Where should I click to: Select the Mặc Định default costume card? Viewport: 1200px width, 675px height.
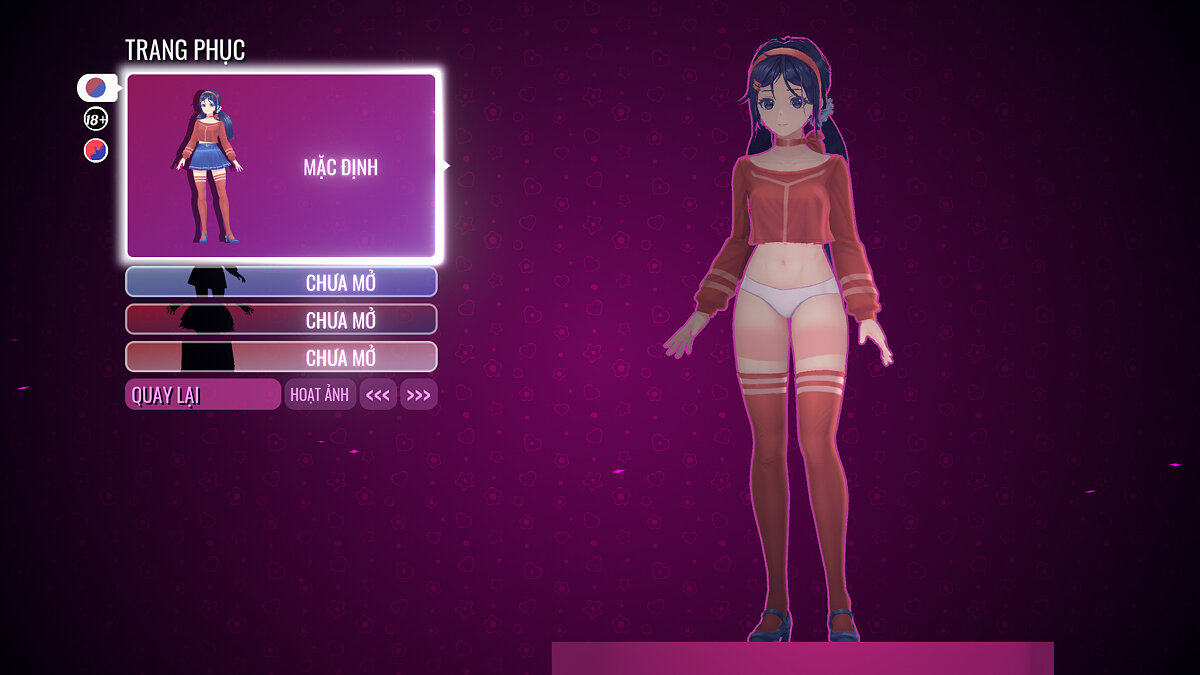coord(282,166)
